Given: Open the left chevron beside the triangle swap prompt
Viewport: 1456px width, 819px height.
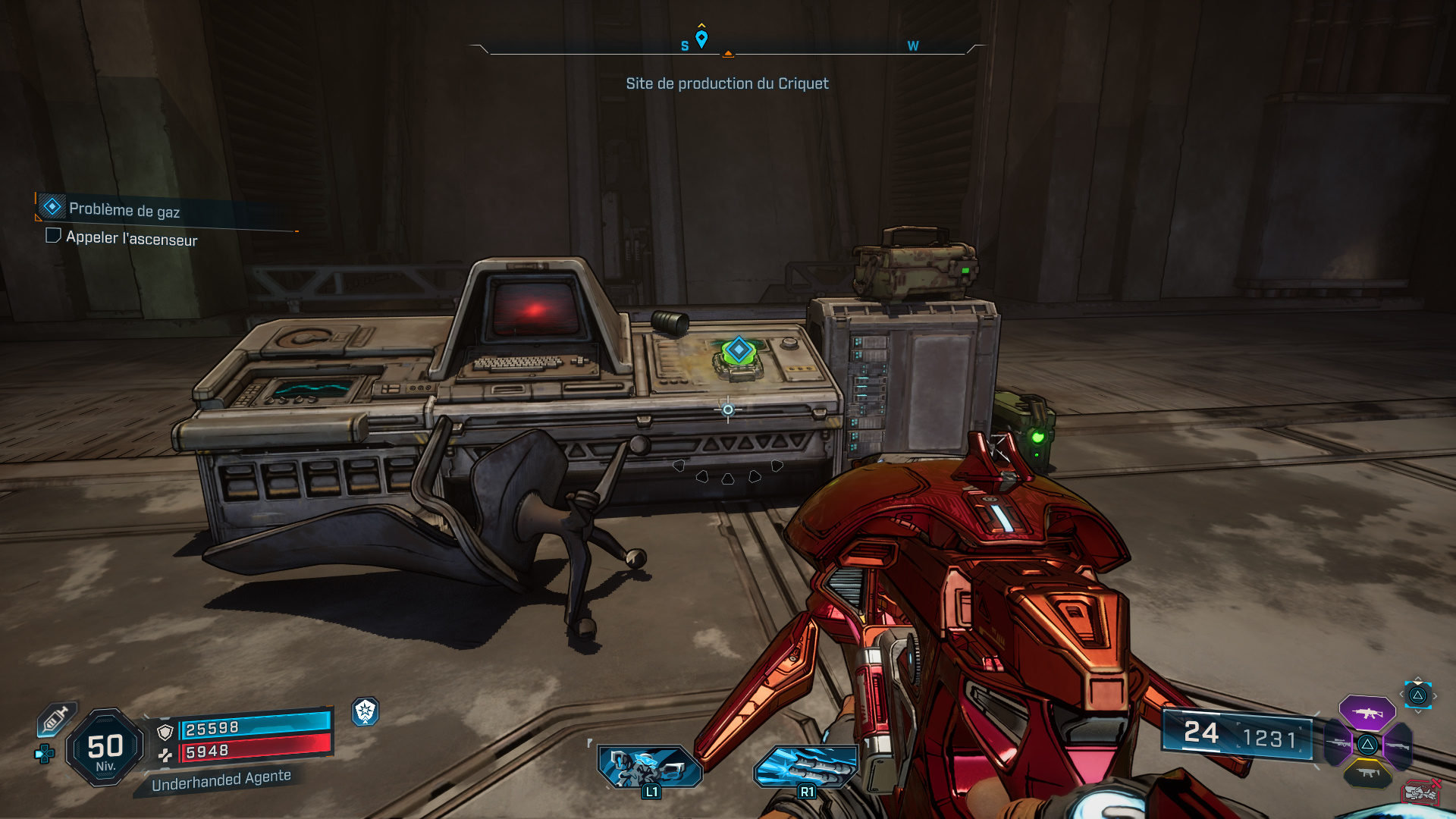Looking at the screenshot, I should point(1402,694).
